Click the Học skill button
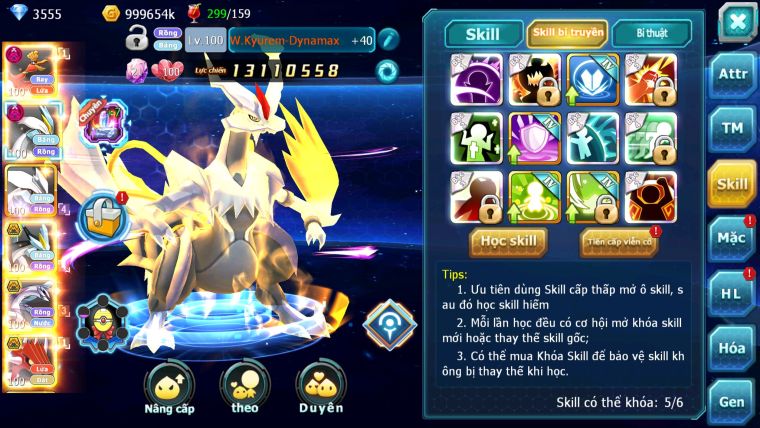This screenshot has width=760, height=428. [x=509, y=241]
